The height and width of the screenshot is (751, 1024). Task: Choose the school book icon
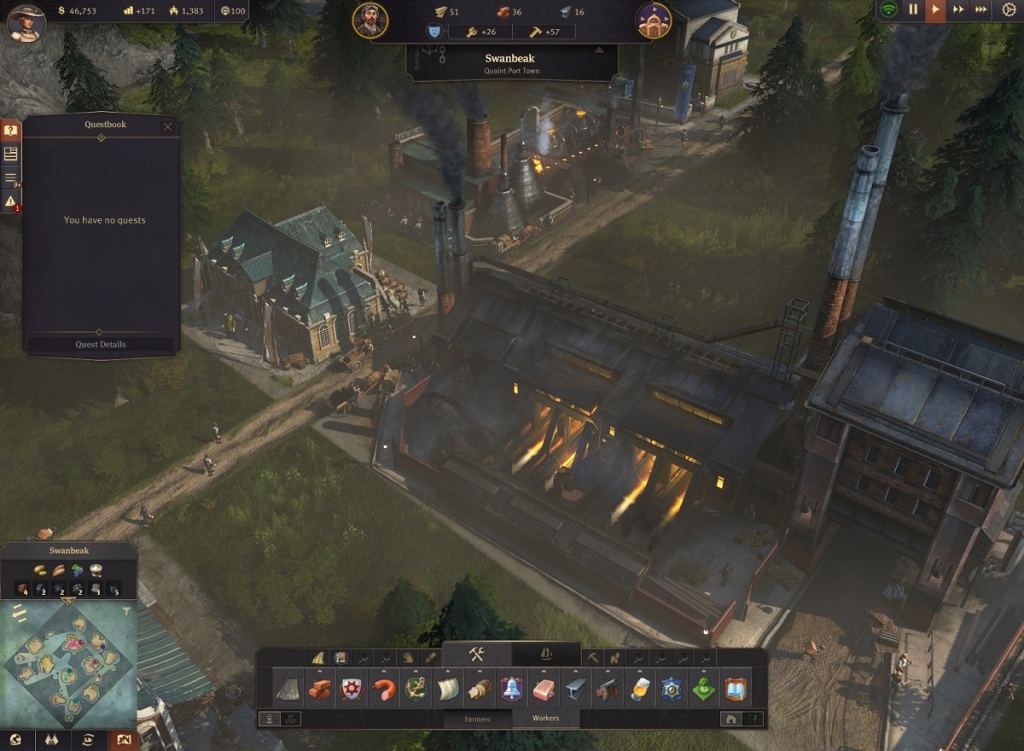736,689
